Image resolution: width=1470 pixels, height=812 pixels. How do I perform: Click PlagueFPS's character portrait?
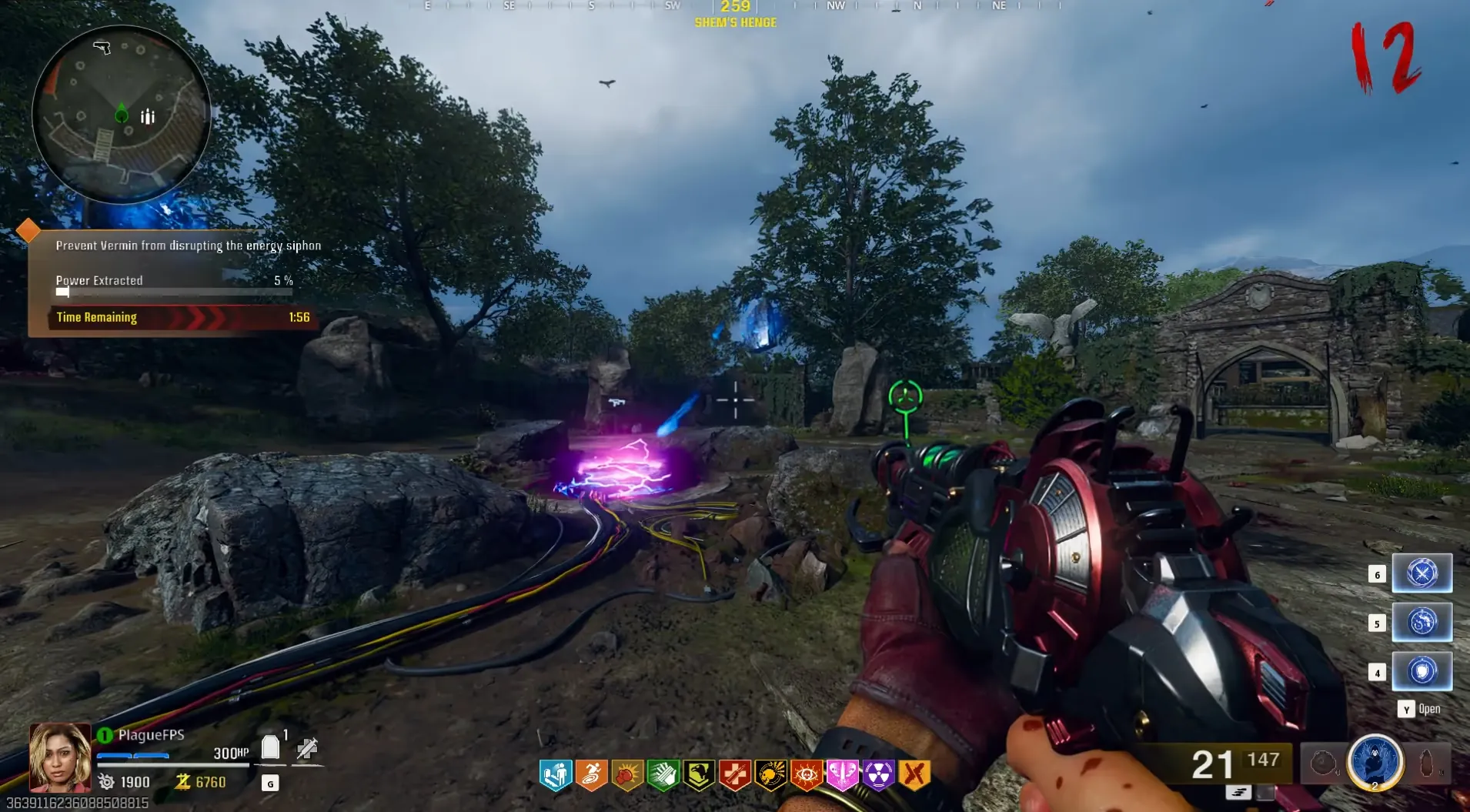click(60, 757)
